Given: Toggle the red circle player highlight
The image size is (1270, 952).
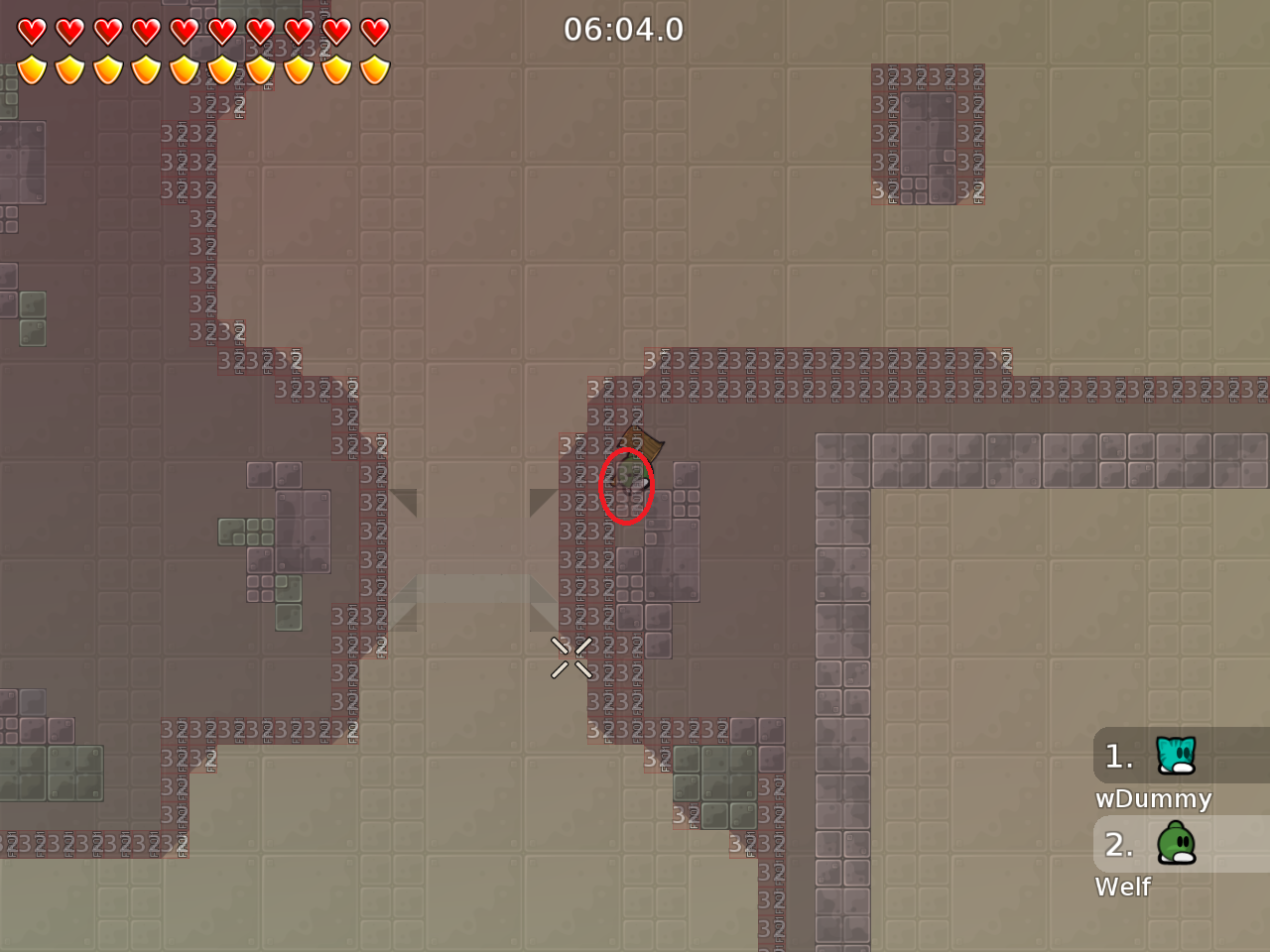Looking at the screenshot, I should point(626,486).
